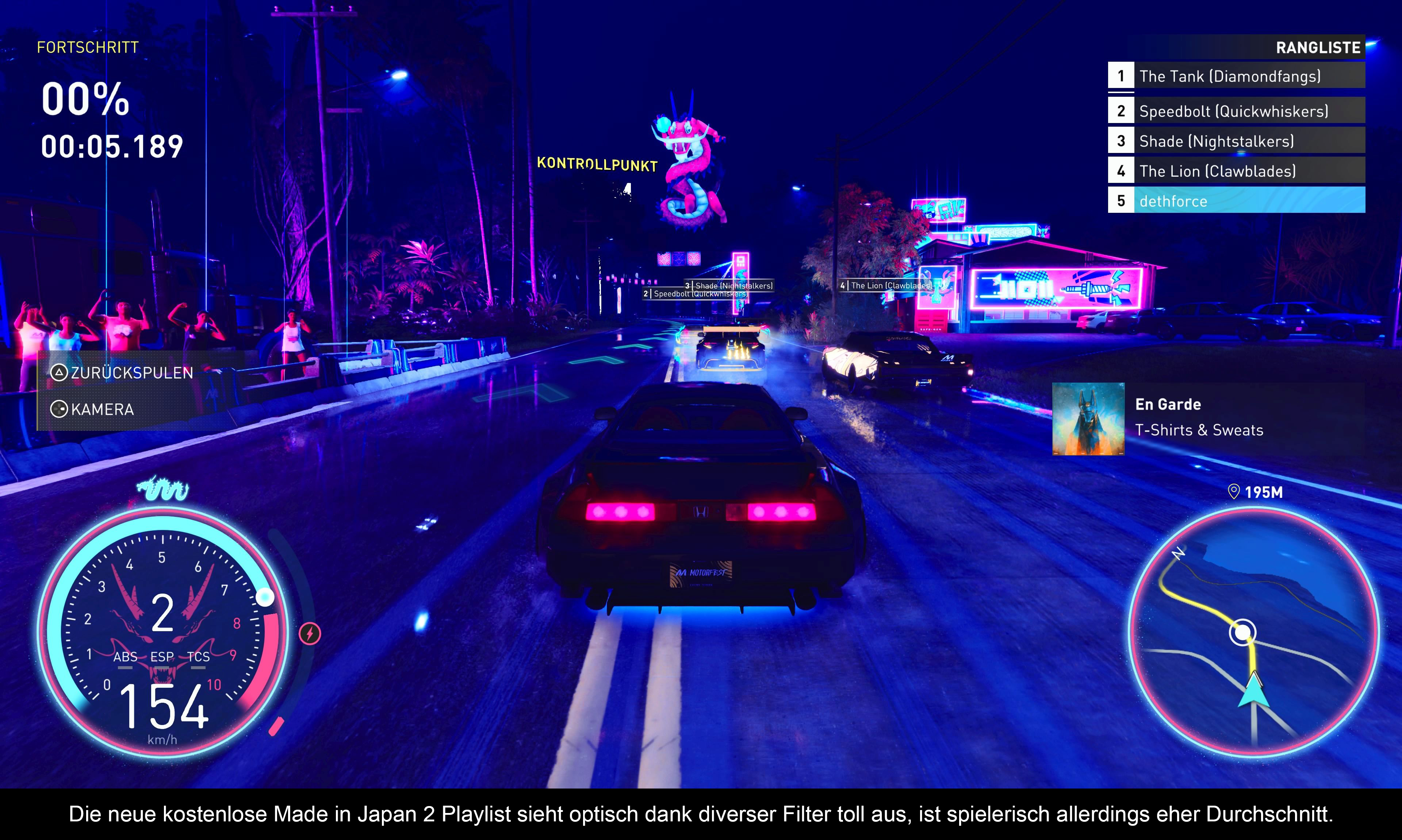Select The Lion (Clawblades) leaderboard row
Screen dimensions: 1402x840
coord(1236,171)
